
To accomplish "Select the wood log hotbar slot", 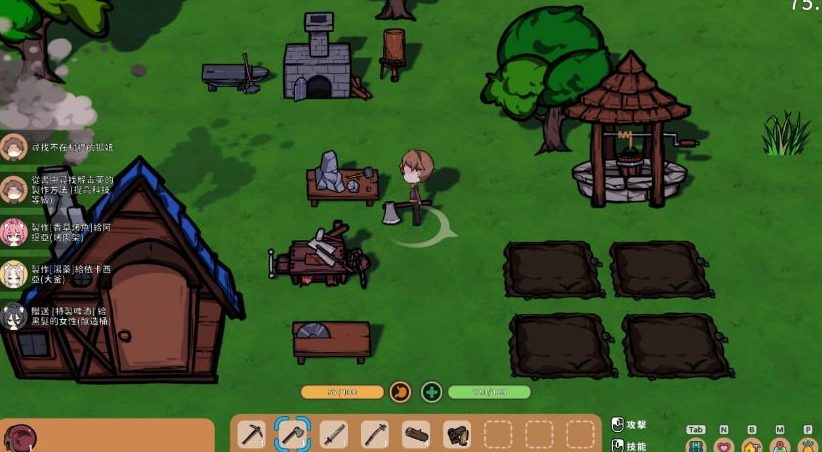I will click(x=416, y=435).
